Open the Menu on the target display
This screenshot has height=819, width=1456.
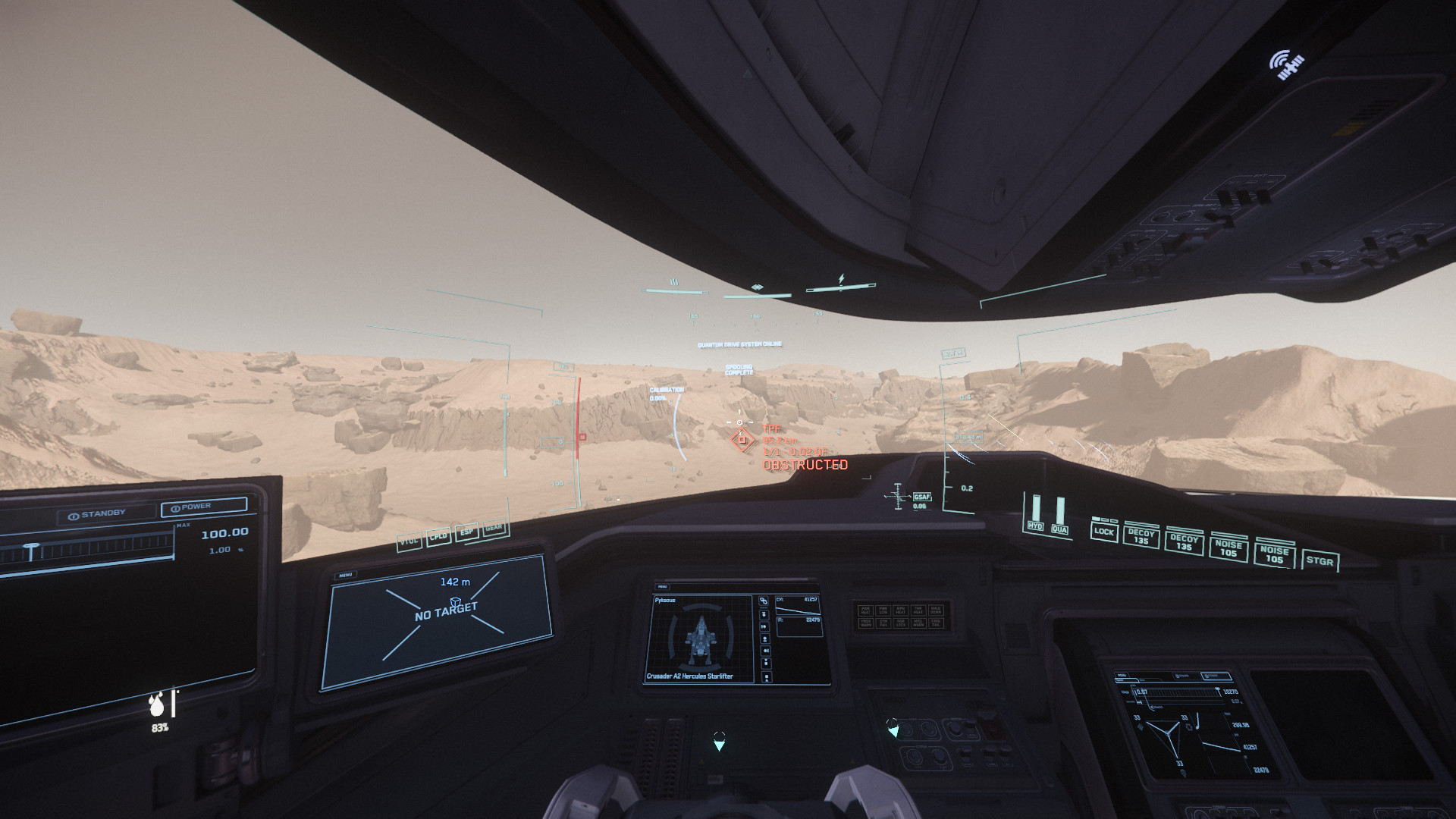tap(346, 575)
